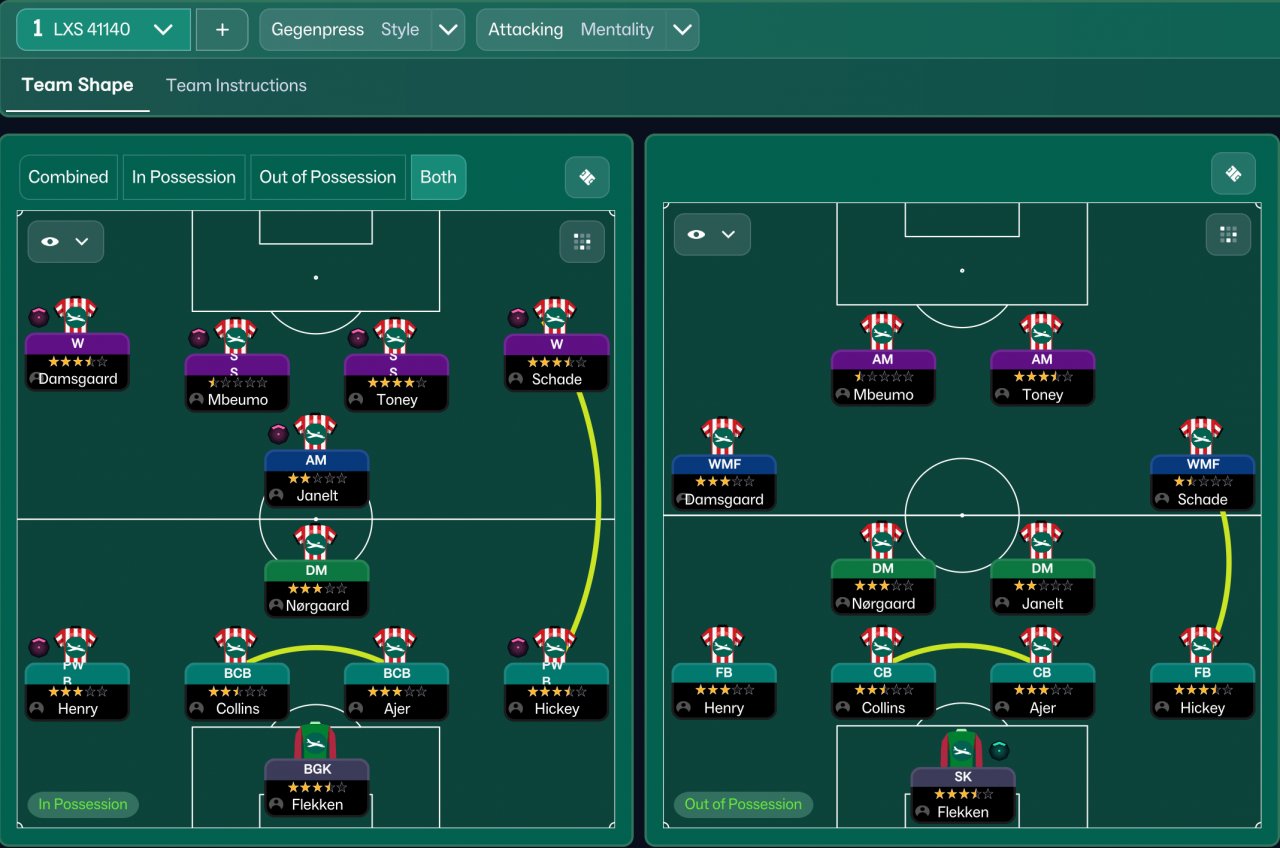The width and height of the screenshot is (1280, 848).
Task: Pick Flekken's SK sweeper keeper card
Action: tap(963, 794)
